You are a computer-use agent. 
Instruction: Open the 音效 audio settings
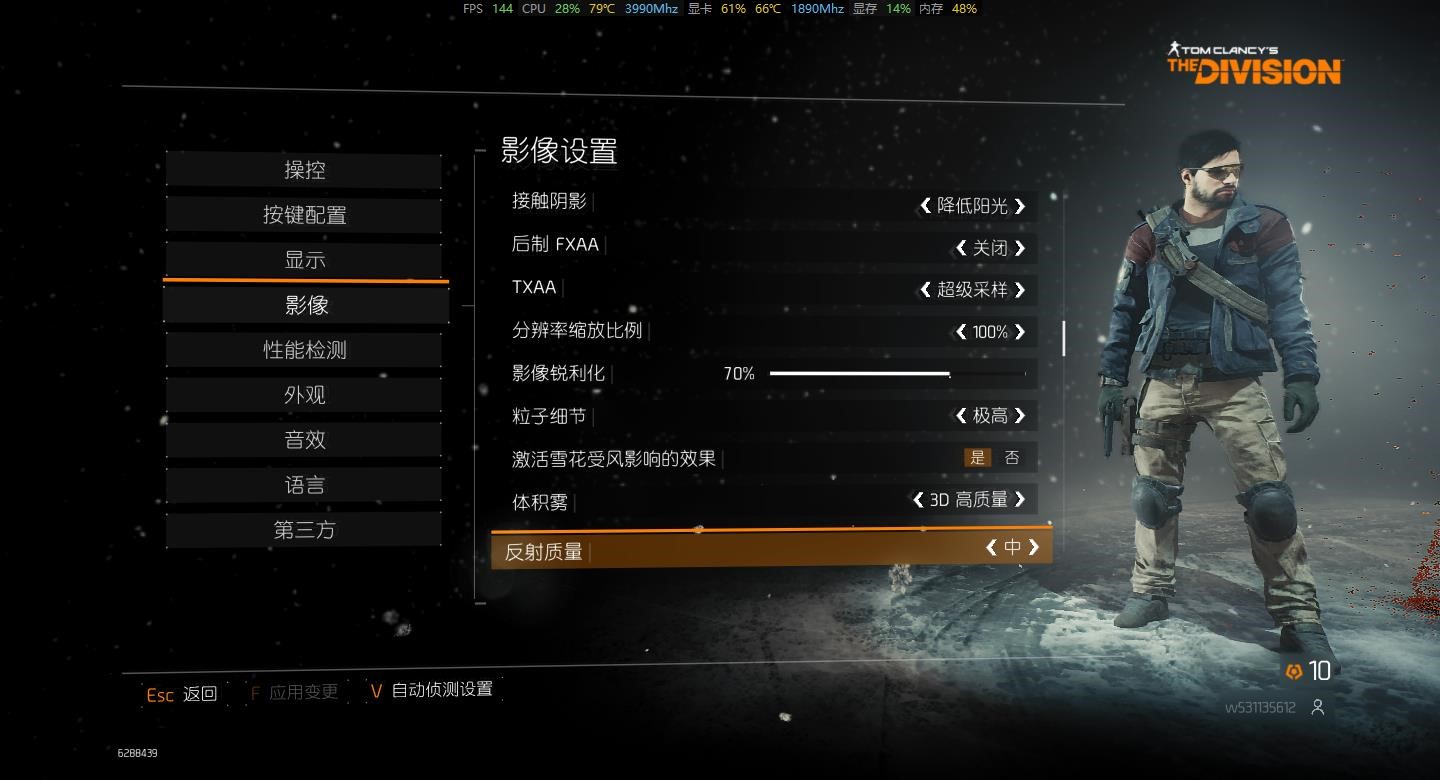304,440
